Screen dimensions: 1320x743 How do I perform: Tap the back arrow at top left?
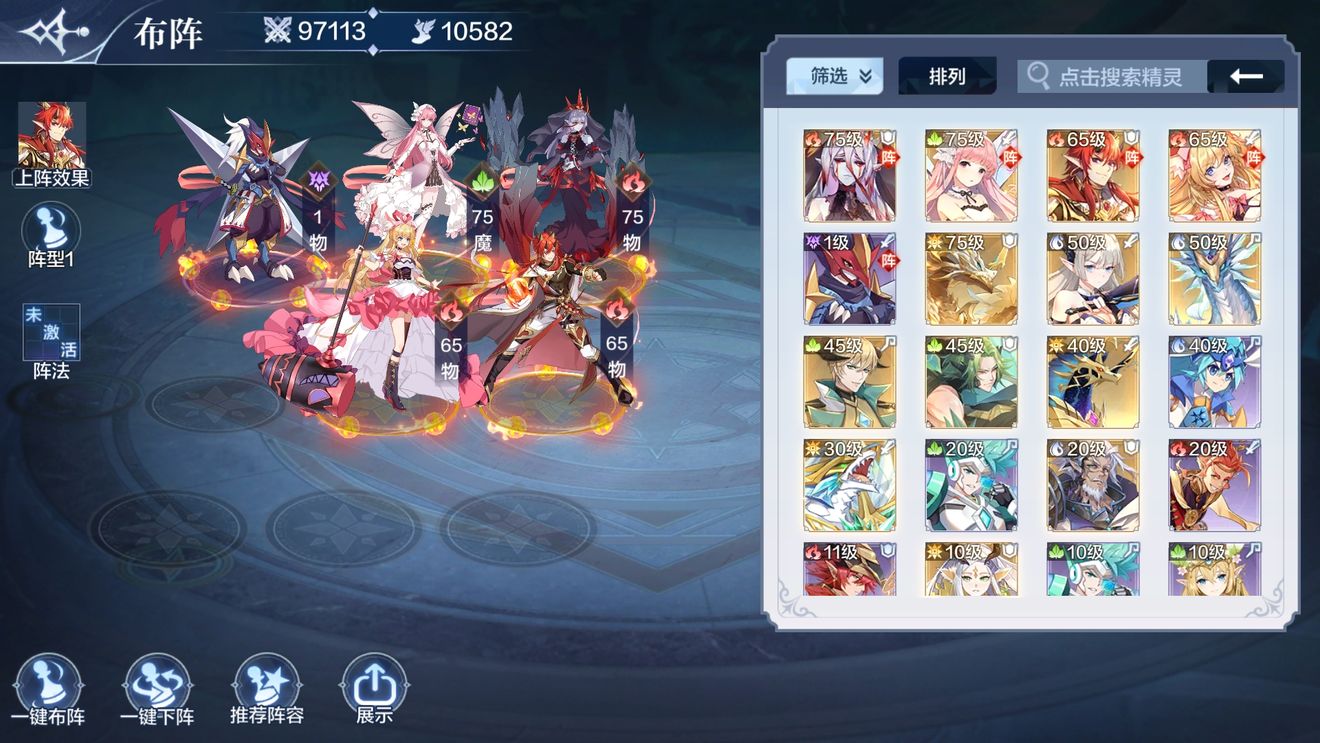point(1245,75)
